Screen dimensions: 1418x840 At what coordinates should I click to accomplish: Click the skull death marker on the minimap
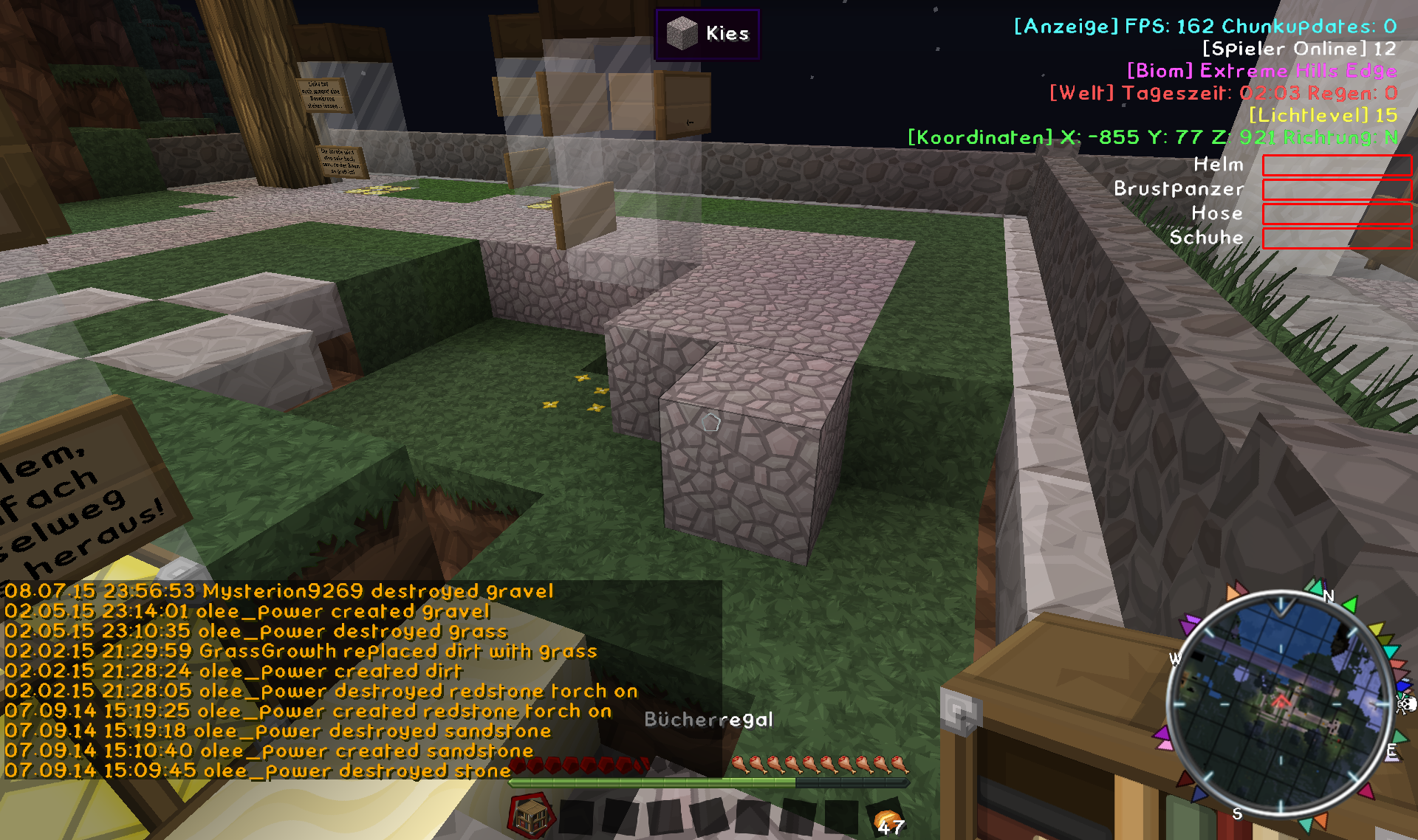[1405, 704]
